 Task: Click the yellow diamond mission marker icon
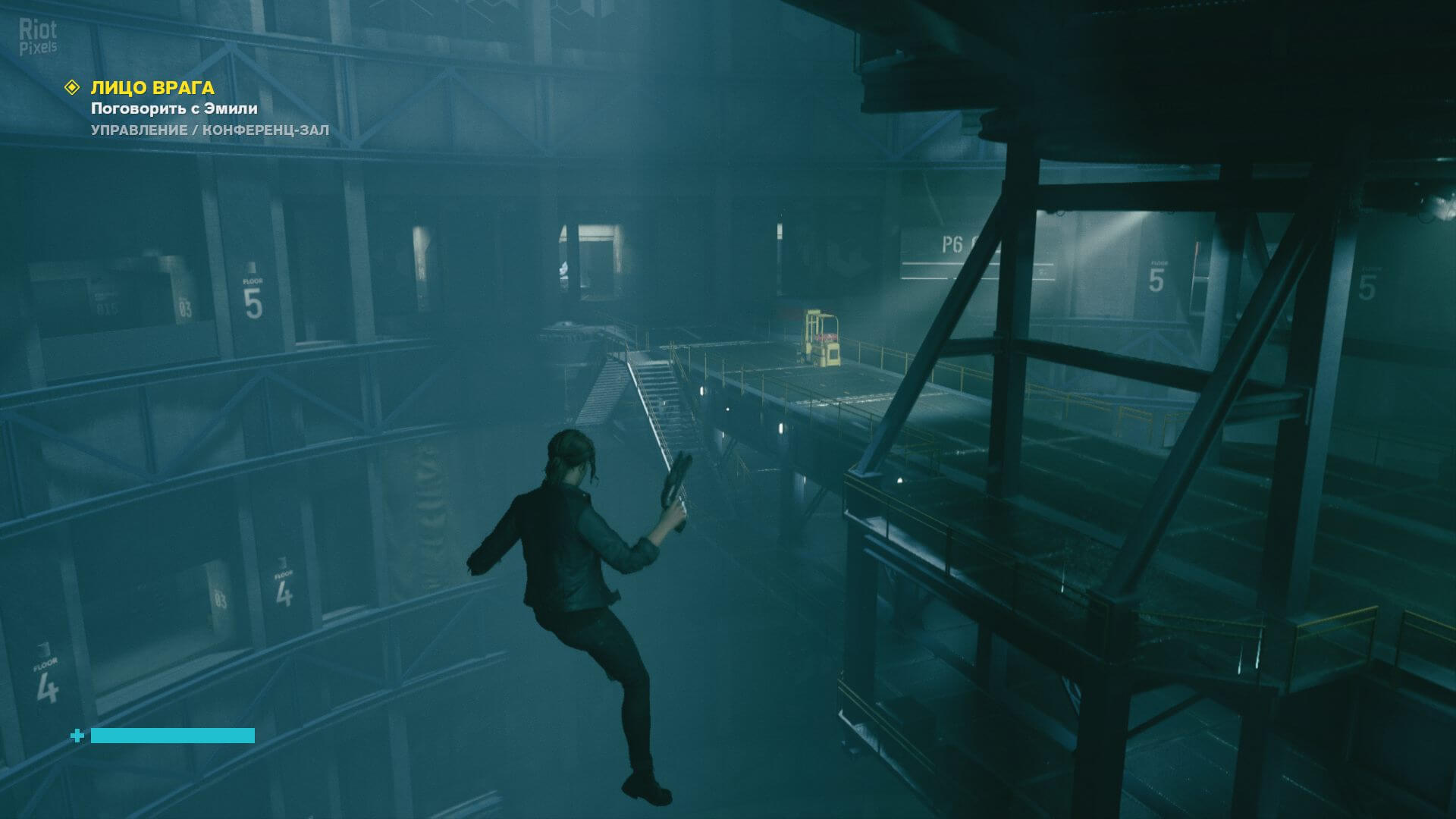[72, 88]
